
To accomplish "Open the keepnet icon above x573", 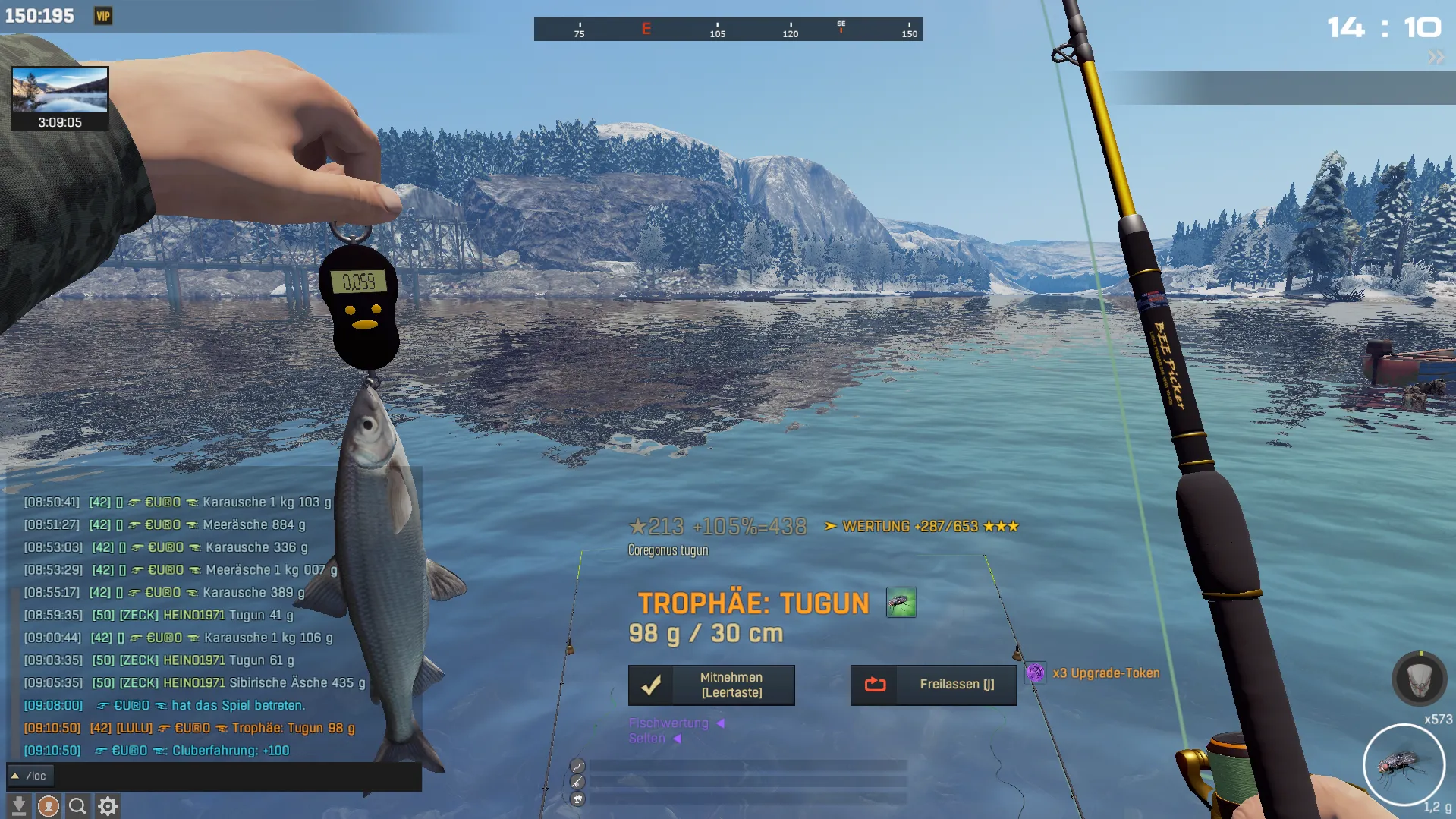I will pyautogui.click(x=1419, y=678).
